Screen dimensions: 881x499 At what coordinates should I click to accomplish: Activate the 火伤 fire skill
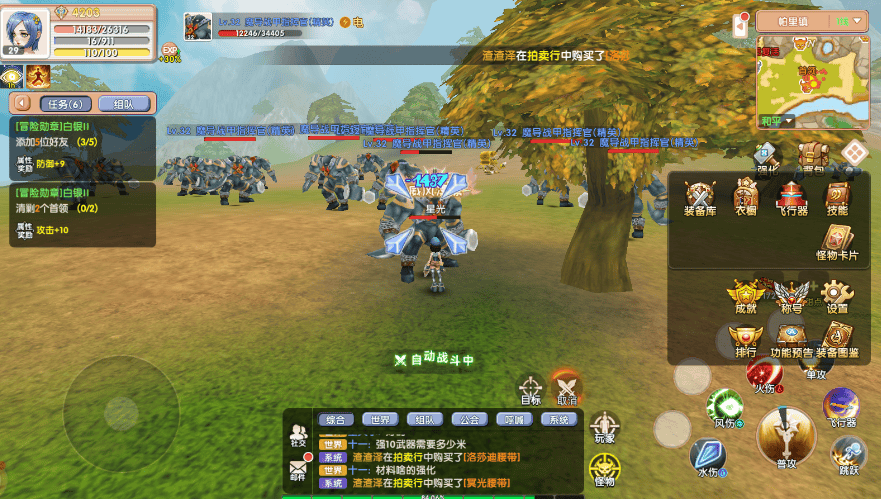pos(765,375)
